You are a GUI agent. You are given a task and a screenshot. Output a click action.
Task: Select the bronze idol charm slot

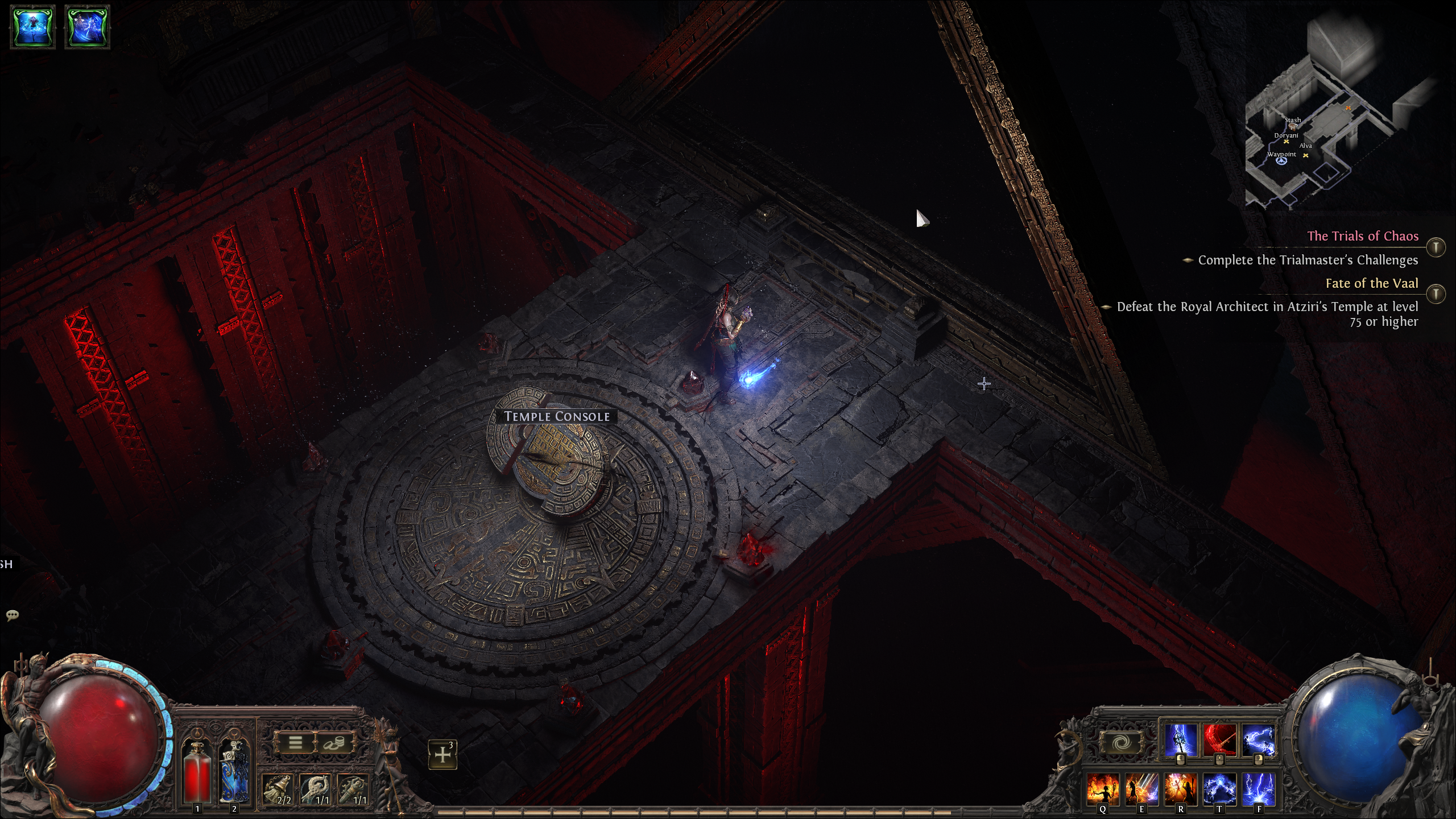coord(354,789)
